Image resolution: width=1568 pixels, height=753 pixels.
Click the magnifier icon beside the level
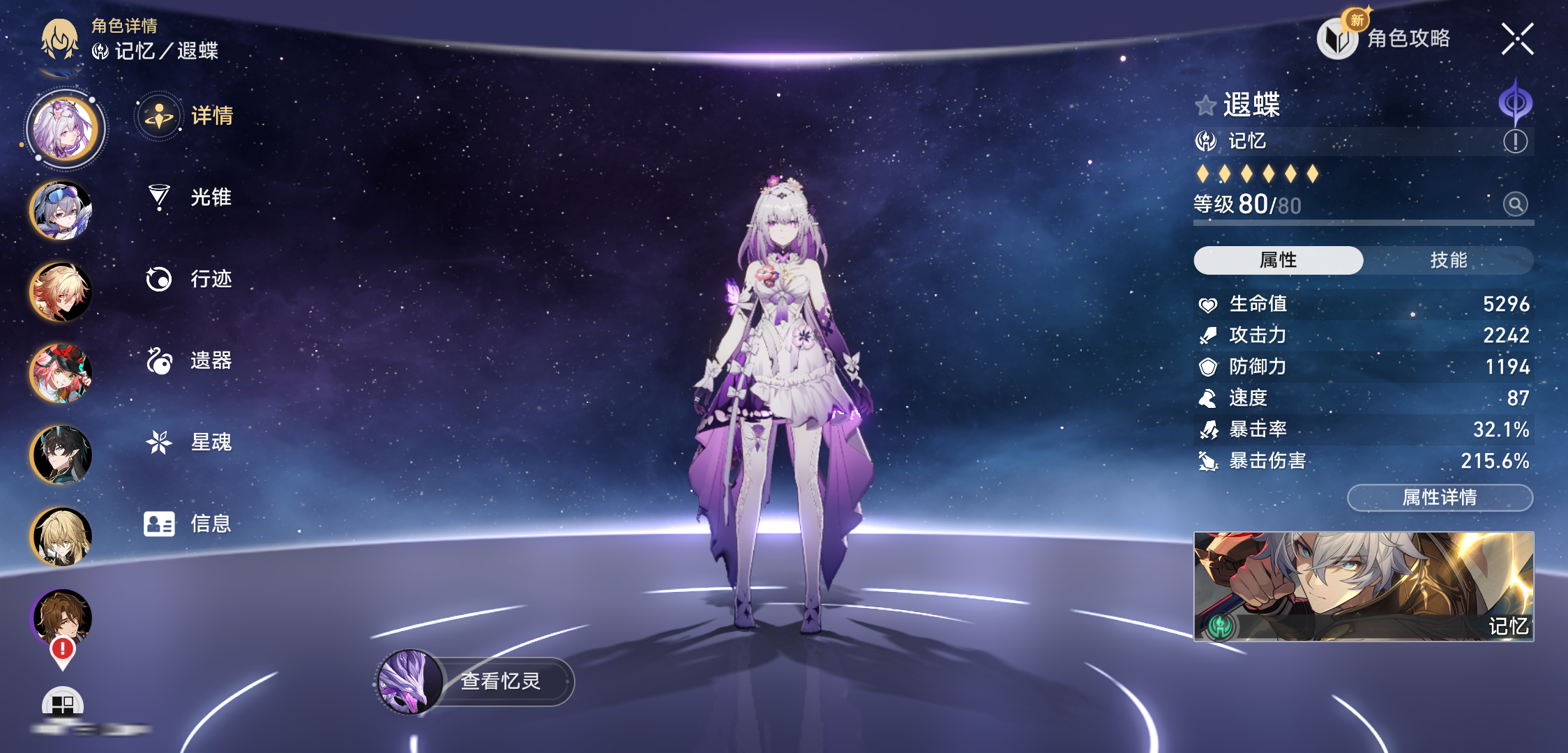click(1515, 204)
